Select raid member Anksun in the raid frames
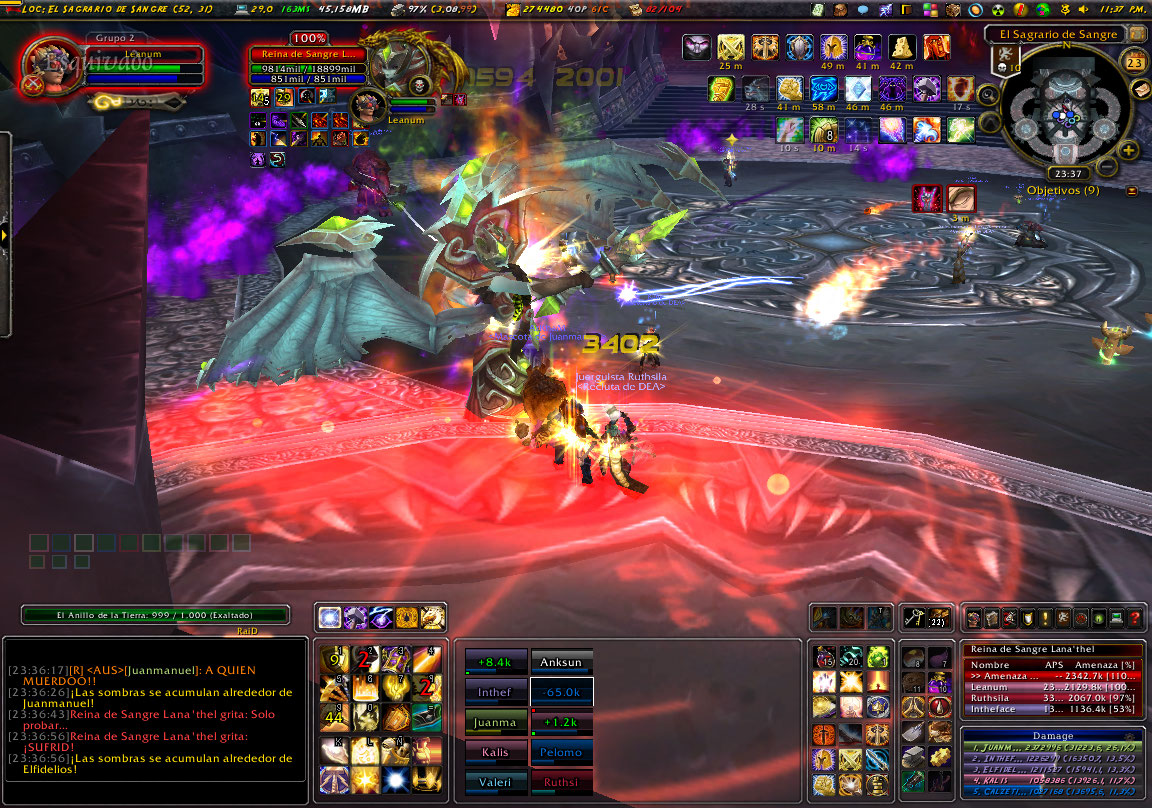1152x808 pixels. pyautogui.click(x=562, y=662)
